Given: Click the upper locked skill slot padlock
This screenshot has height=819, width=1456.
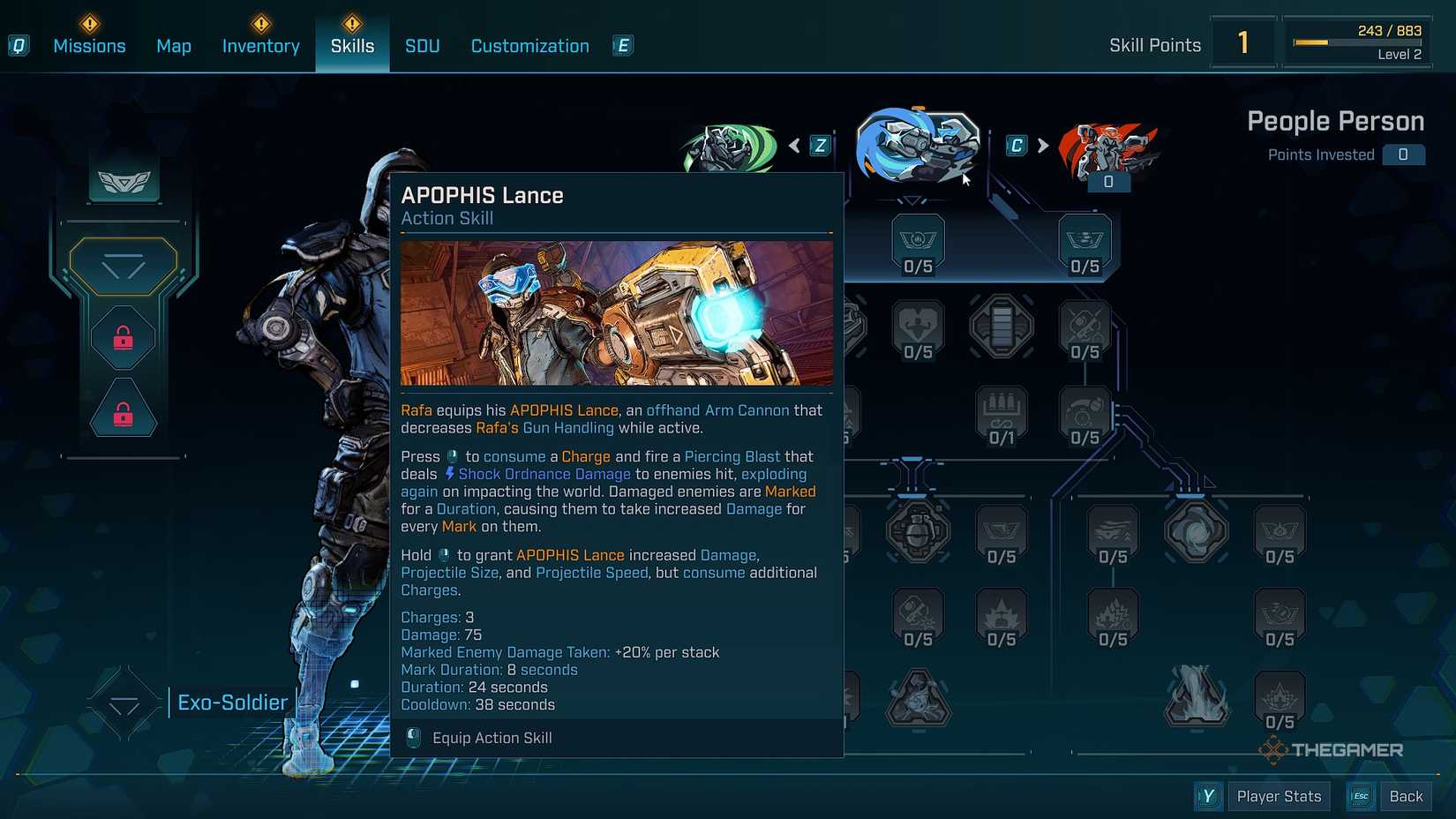Looking at the screenshot, I should (x=122, y=336).
